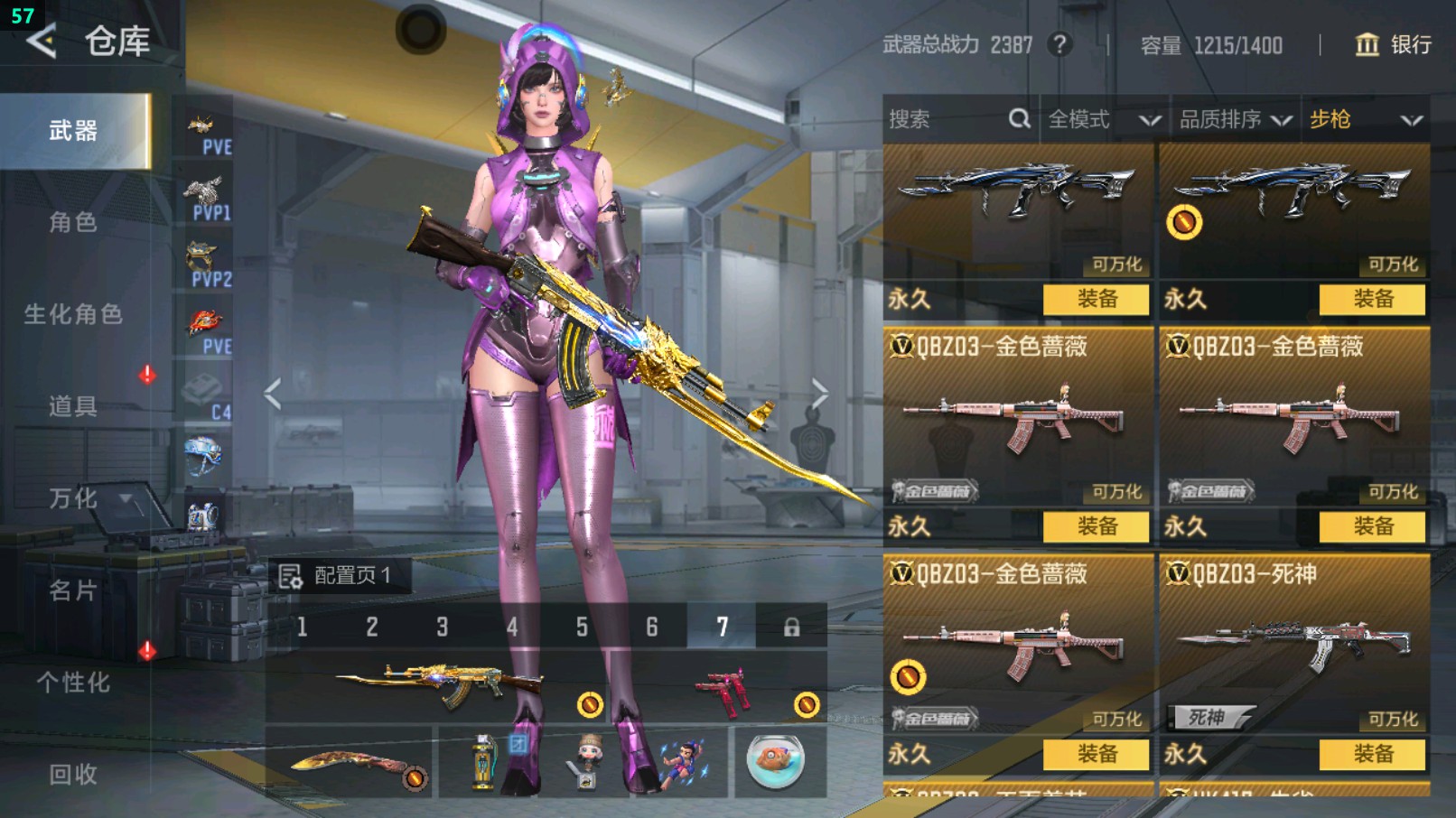Image resolution: width=1456 pixels, height=818 pixels.
Task: Open the 回收 section
Action: point(73,774)
